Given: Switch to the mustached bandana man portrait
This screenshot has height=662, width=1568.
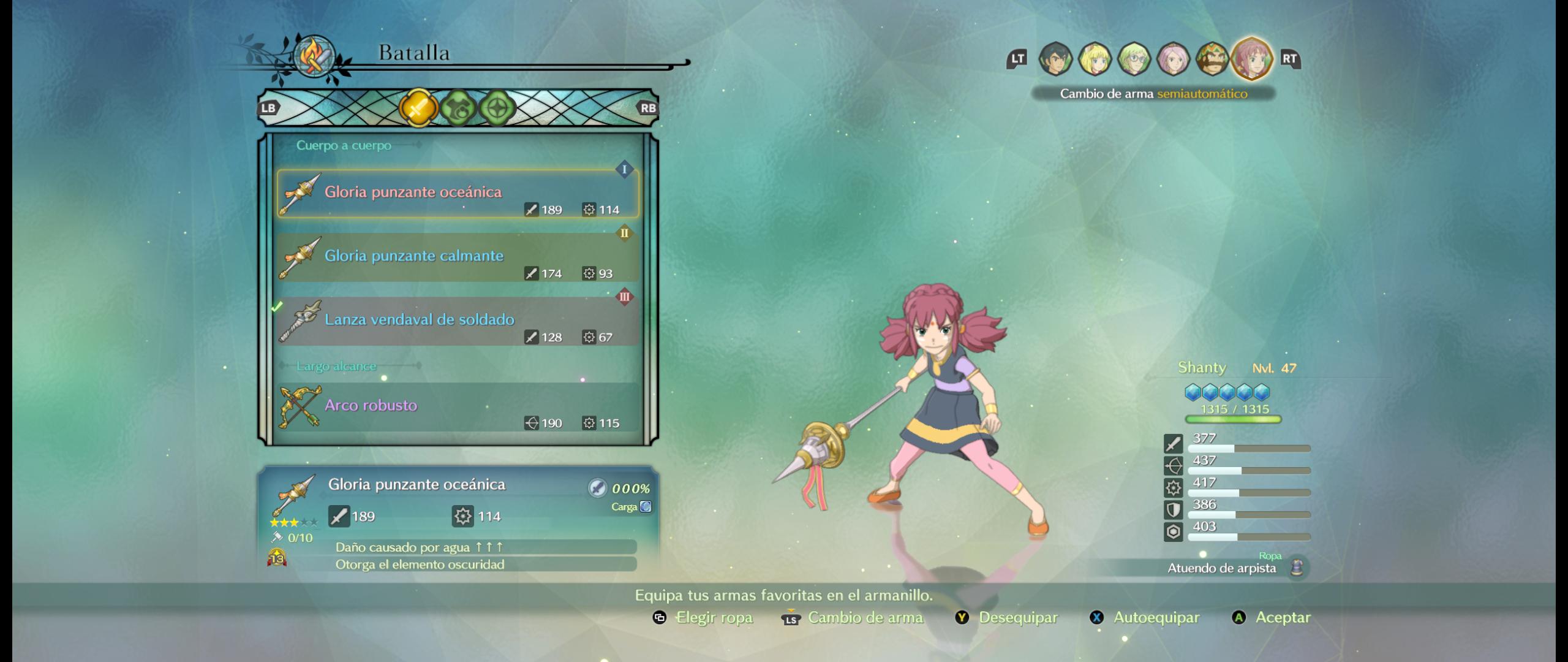Looking at the screenshot, I should tap(1212, 59).
